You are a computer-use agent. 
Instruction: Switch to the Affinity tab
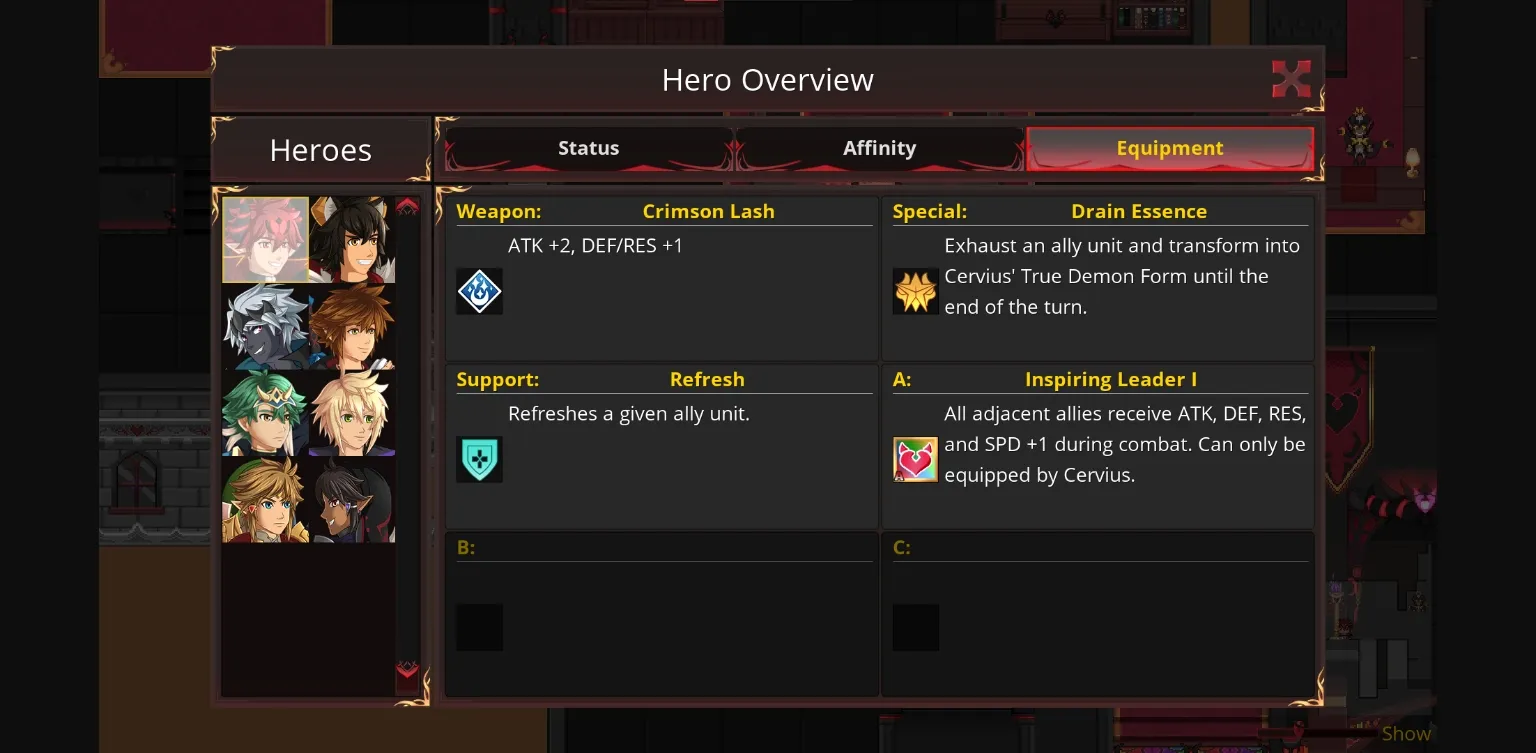(879, 147)
